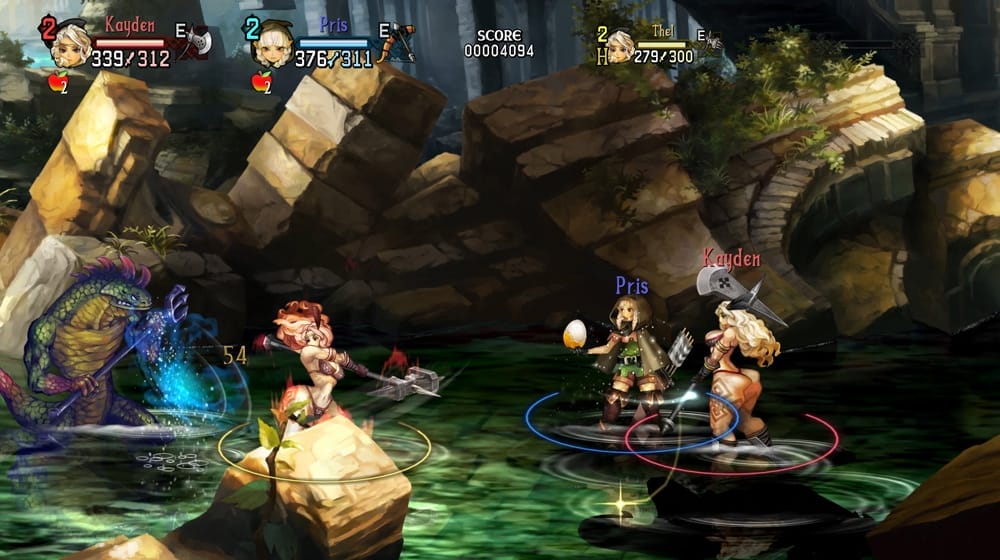The image size is (1000, 560).
Task: Click Thel's equipped weapon icon
Action: coord(712,40)
